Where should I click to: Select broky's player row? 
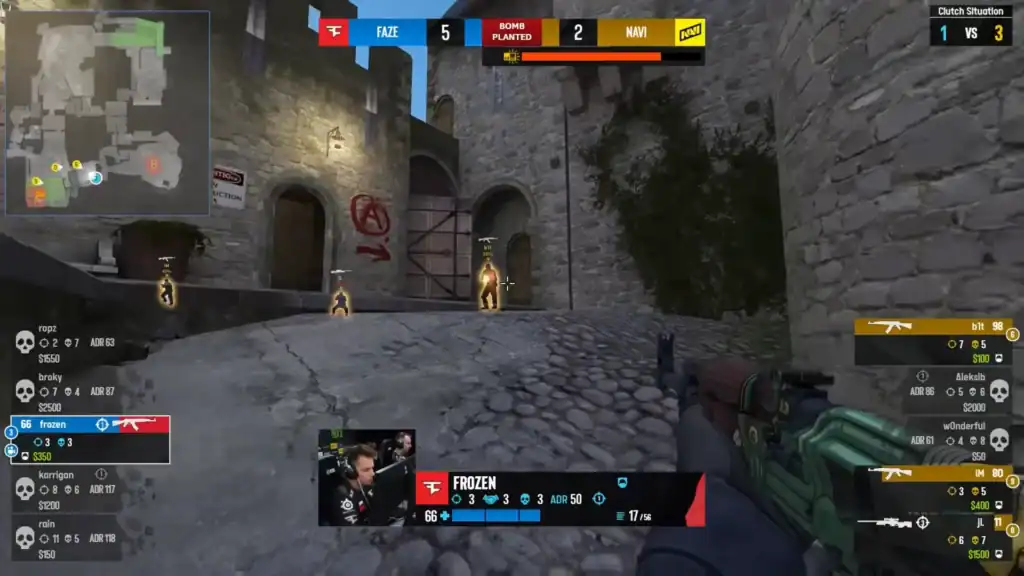(66, 391)
